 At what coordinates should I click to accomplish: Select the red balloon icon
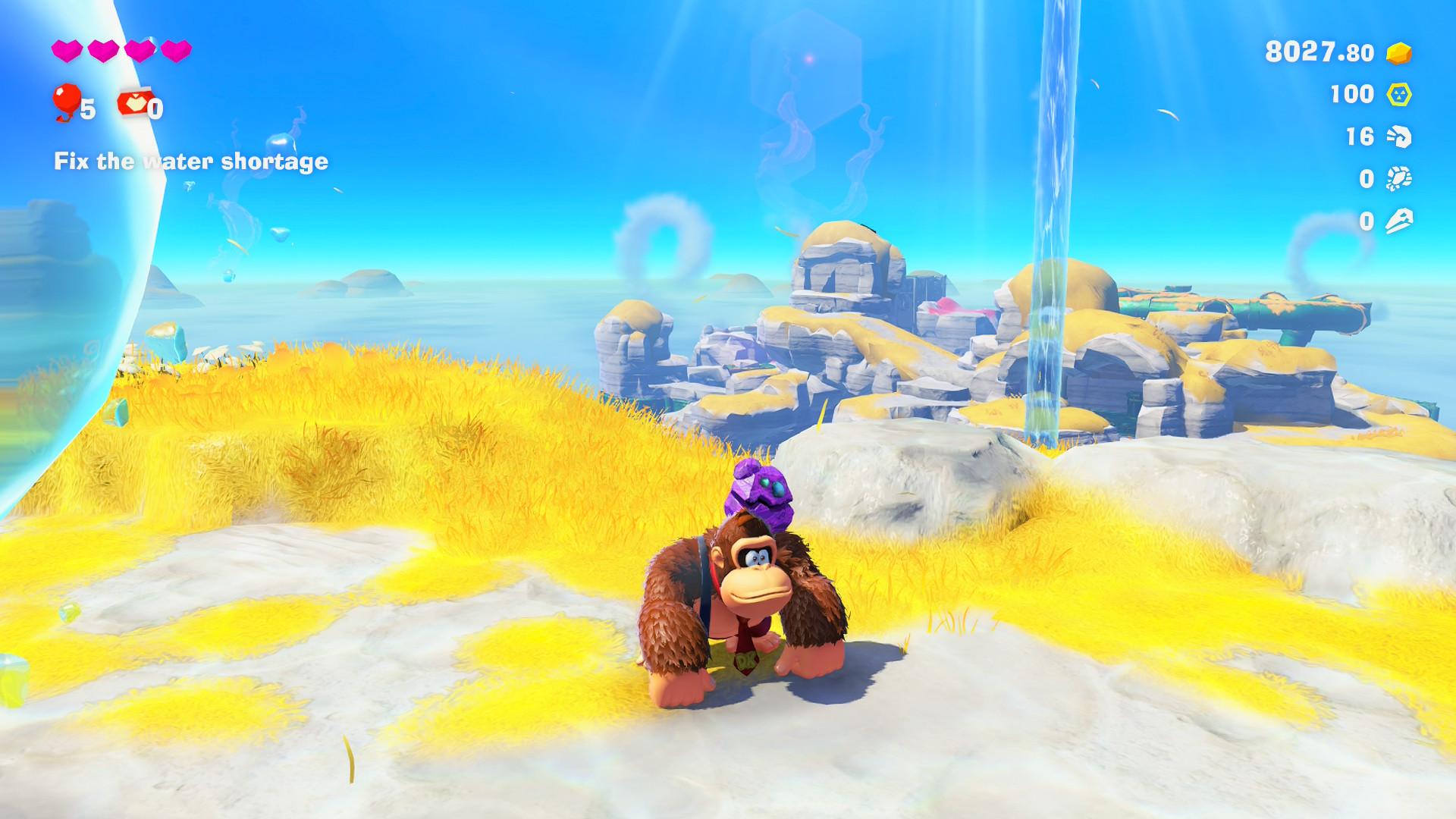click(67, 102)
